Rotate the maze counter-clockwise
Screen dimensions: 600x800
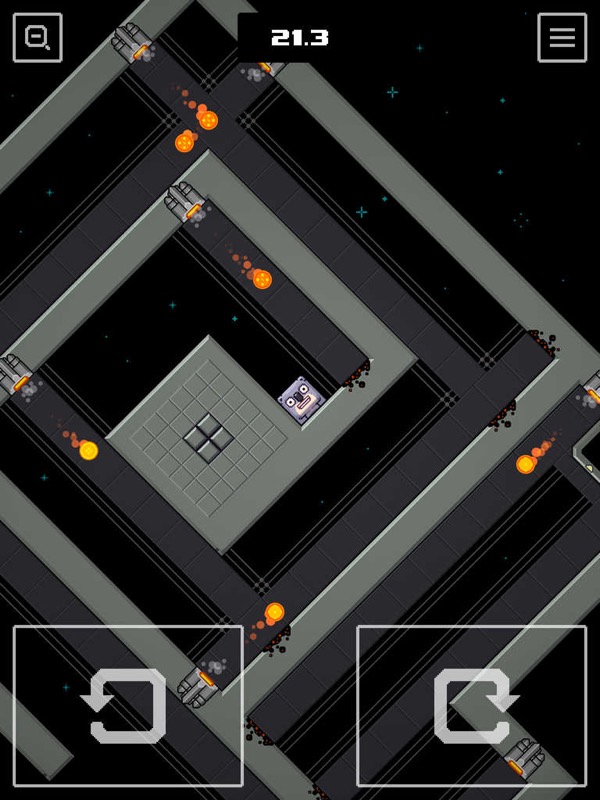coord(128,705)
